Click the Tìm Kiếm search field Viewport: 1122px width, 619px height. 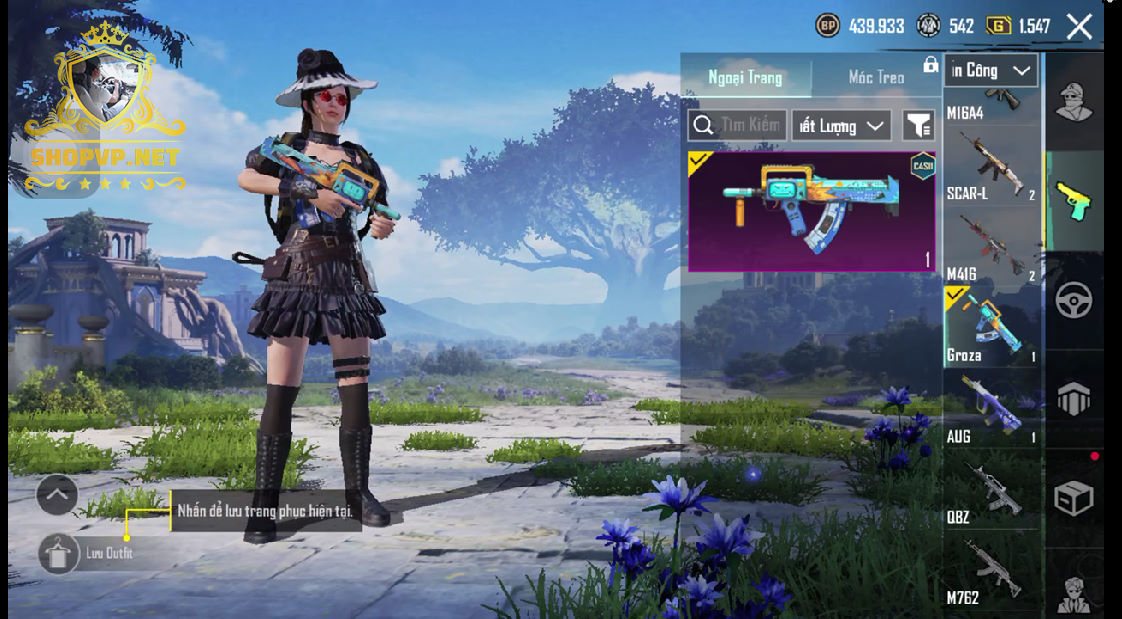click(x=738, y=125)
